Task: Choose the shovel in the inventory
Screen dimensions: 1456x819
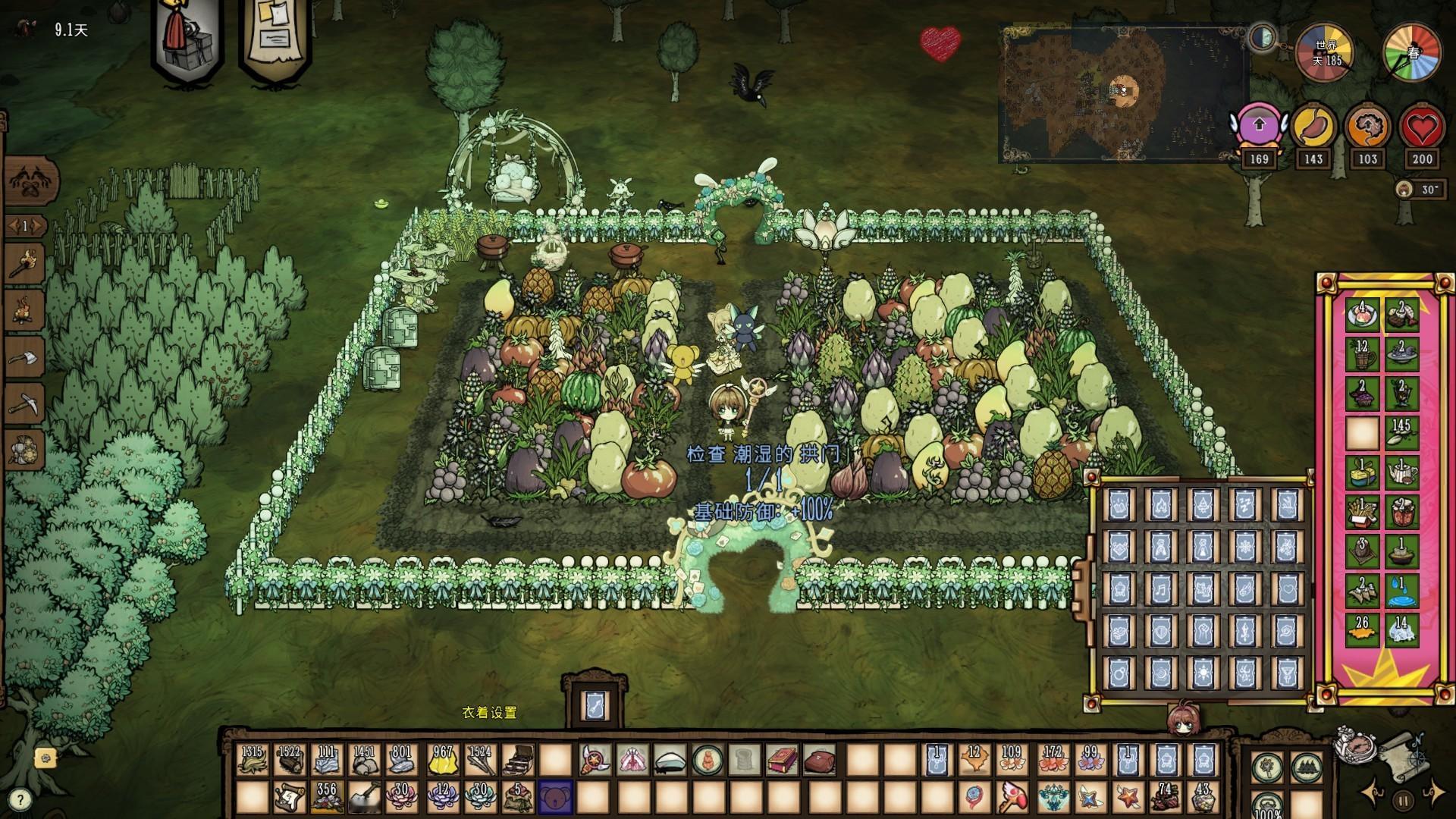Action: tap(365, 798)
